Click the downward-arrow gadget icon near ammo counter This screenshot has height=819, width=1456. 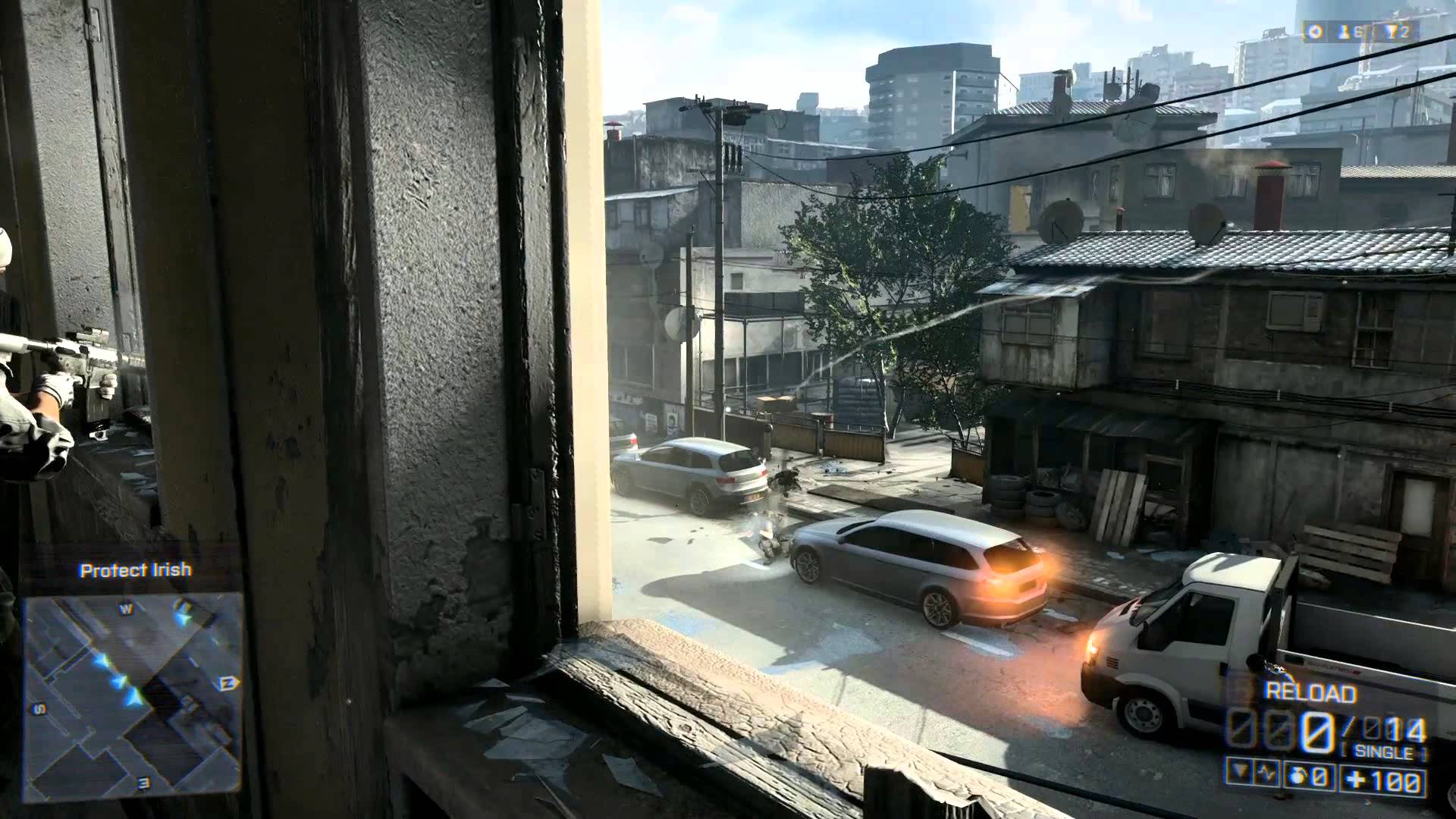pos(1239,772)
